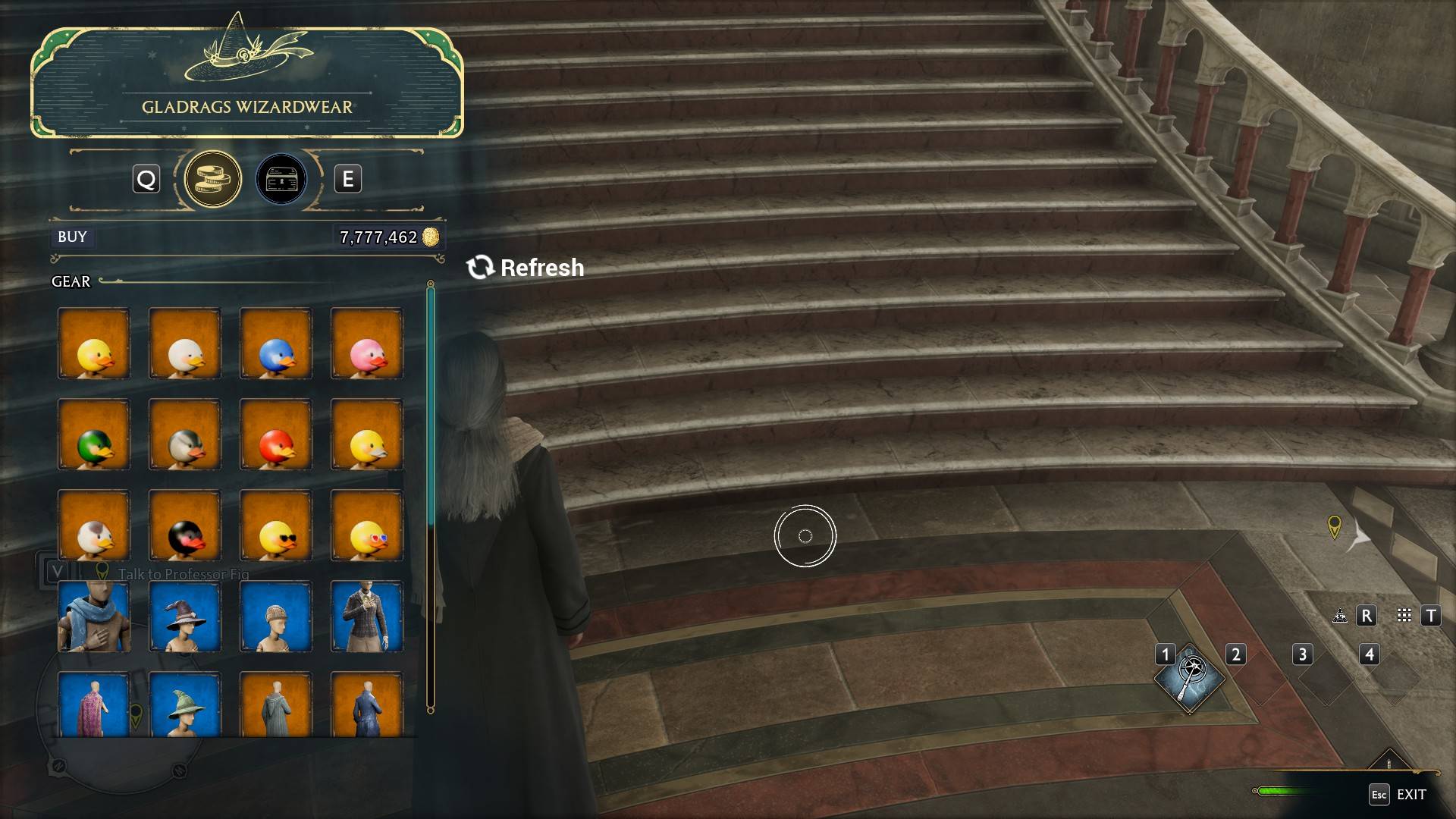Select the blue wizard hat mannequin item
This screenshot has height=819, width=1456.
pos(184,617)
